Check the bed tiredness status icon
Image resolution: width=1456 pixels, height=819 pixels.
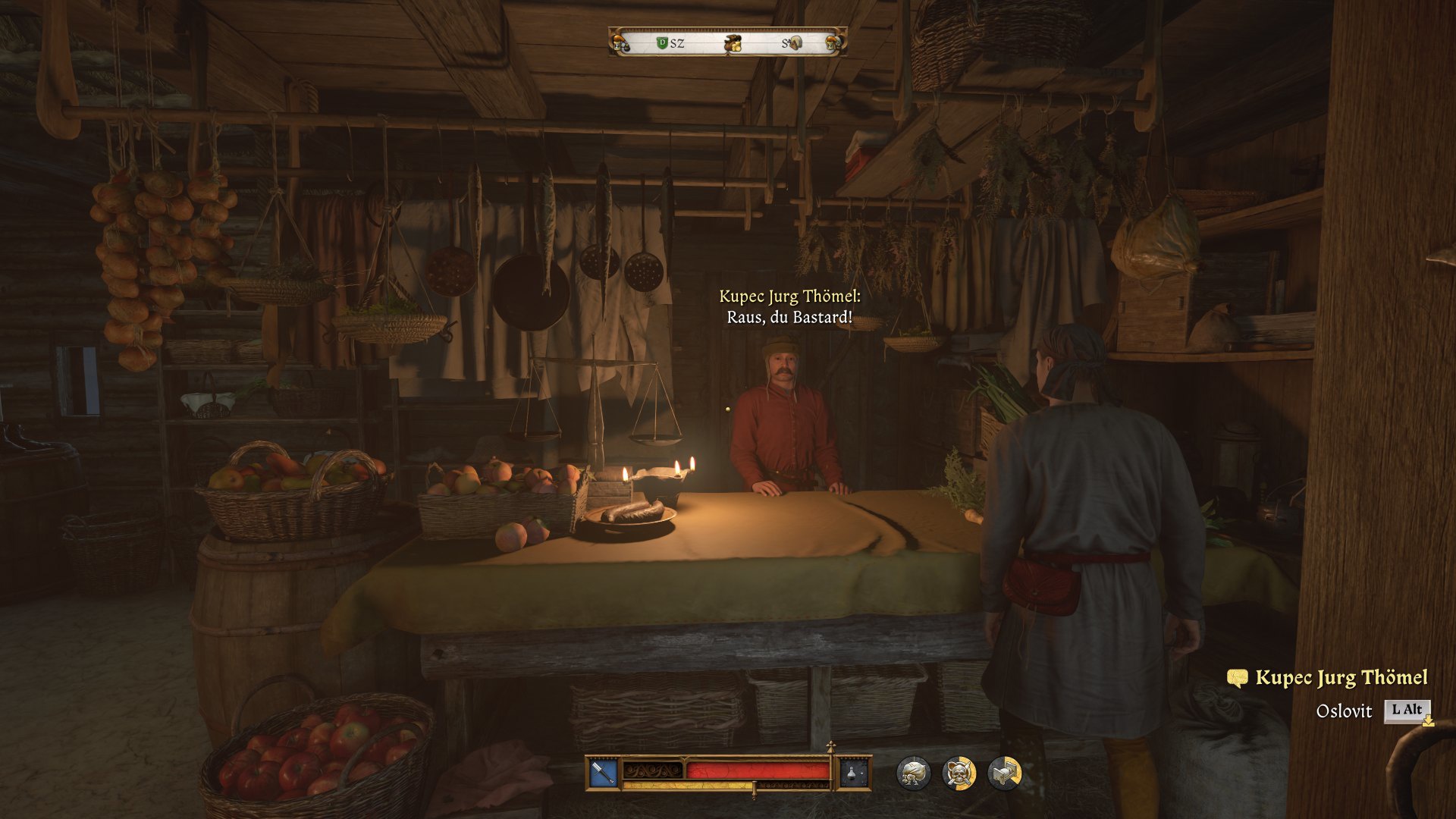point(1005,773)
